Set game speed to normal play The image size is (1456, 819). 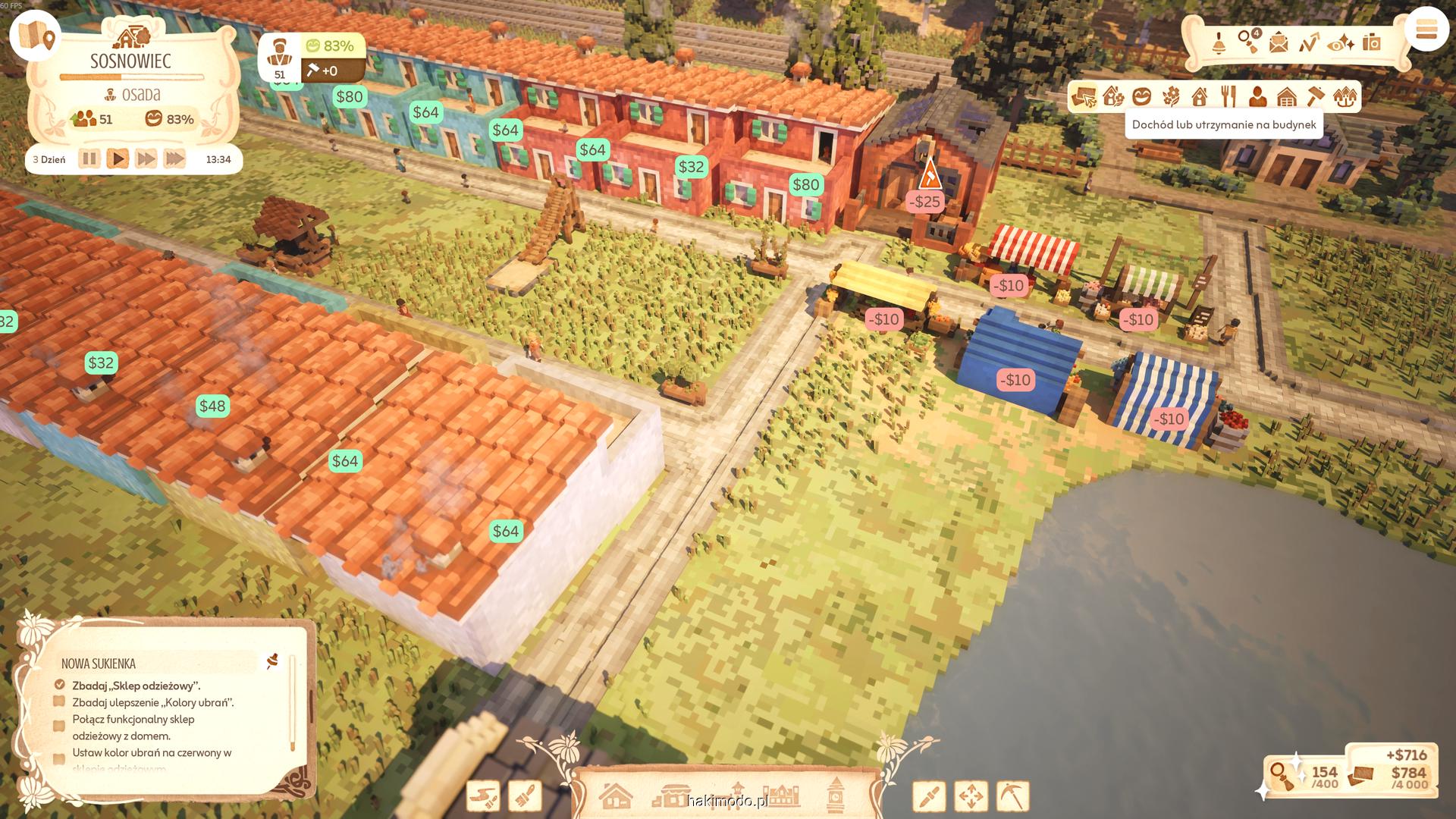[118, 159]
